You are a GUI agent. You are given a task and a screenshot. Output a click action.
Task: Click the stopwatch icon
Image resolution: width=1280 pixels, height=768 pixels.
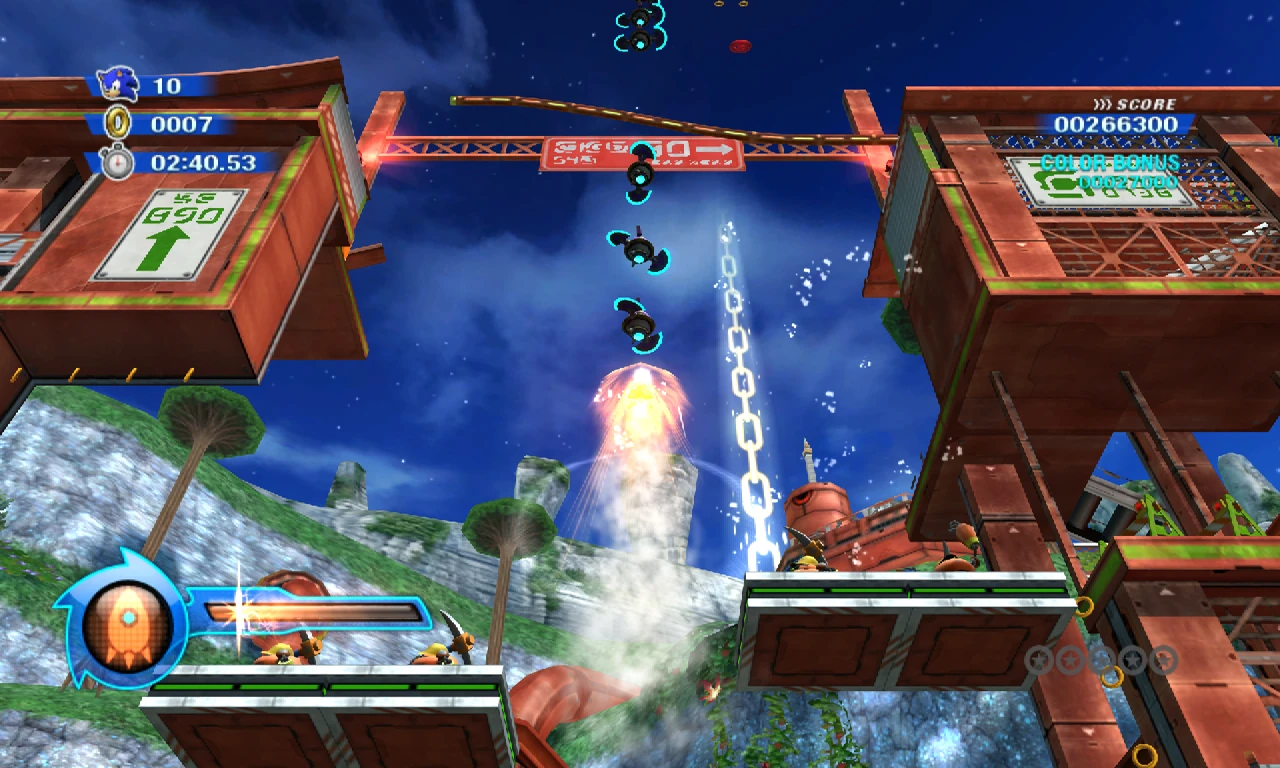point(117,162)
